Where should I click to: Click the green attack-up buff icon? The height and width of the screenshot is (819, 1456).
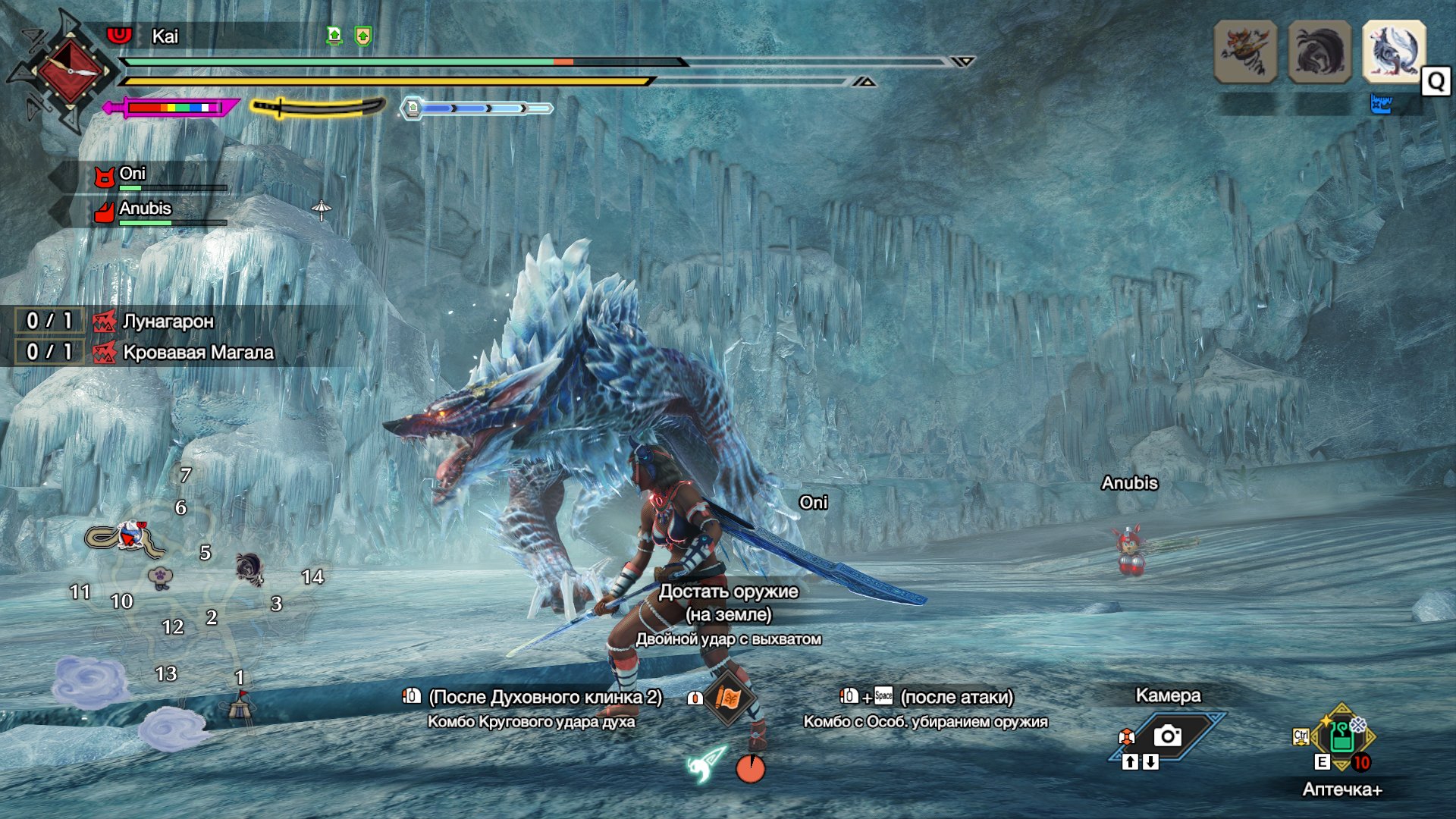334,36
